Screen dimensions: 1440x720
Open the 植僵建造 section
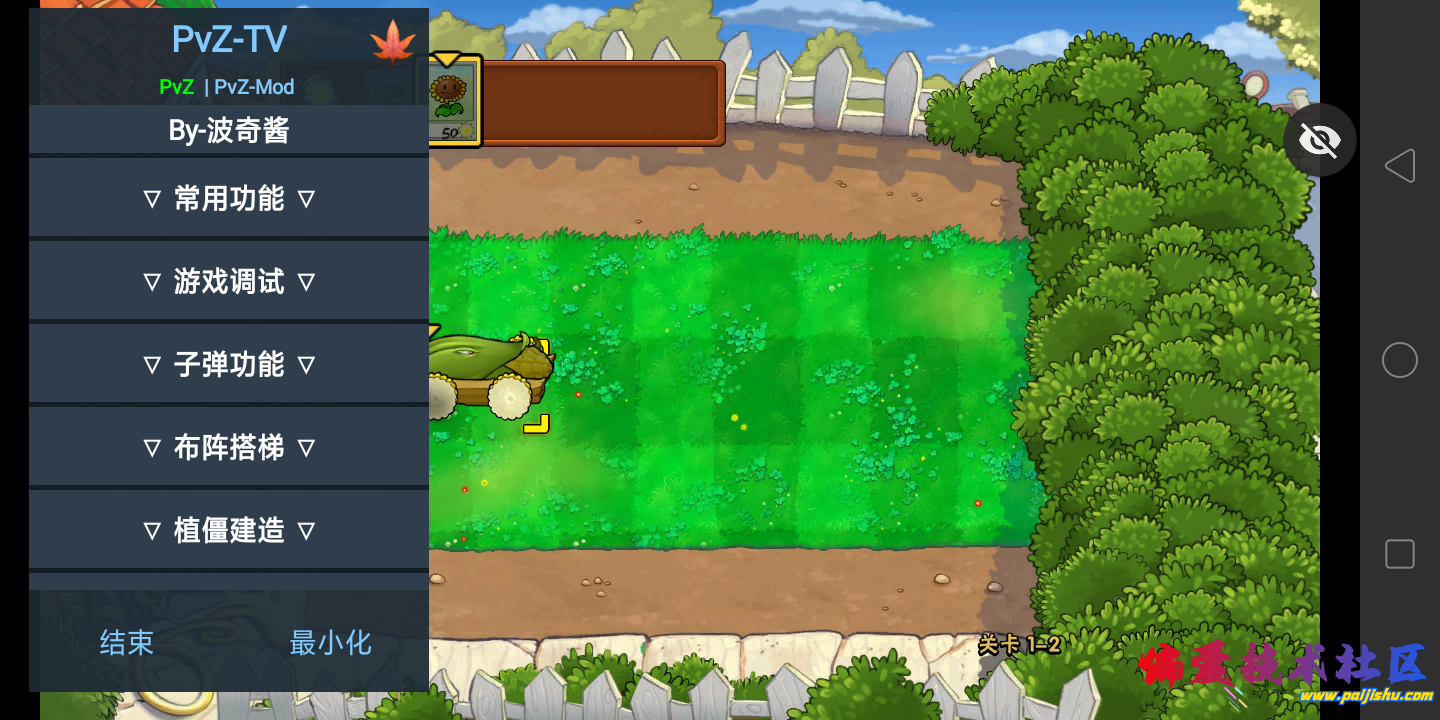(228, 529)
